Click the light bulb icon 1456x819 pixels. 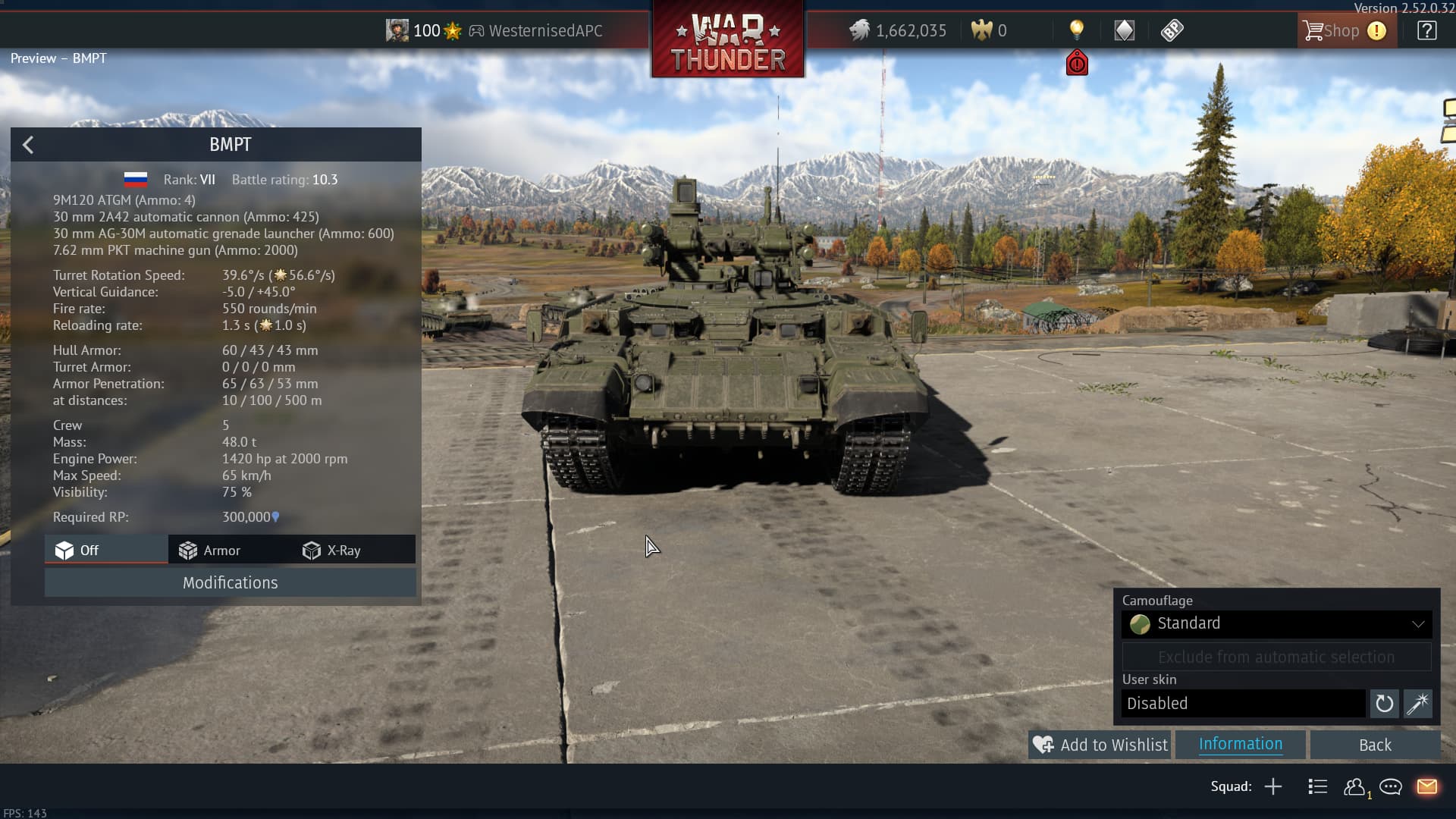(x=1076, y=30)
